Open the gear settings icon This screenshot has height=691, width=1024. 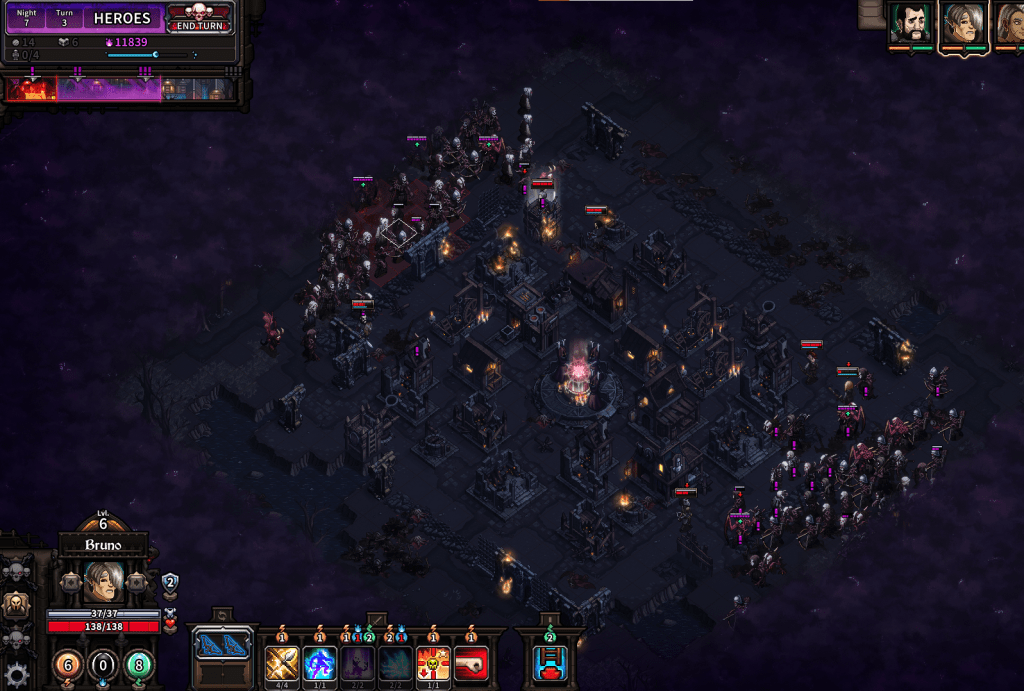point(16,673)
